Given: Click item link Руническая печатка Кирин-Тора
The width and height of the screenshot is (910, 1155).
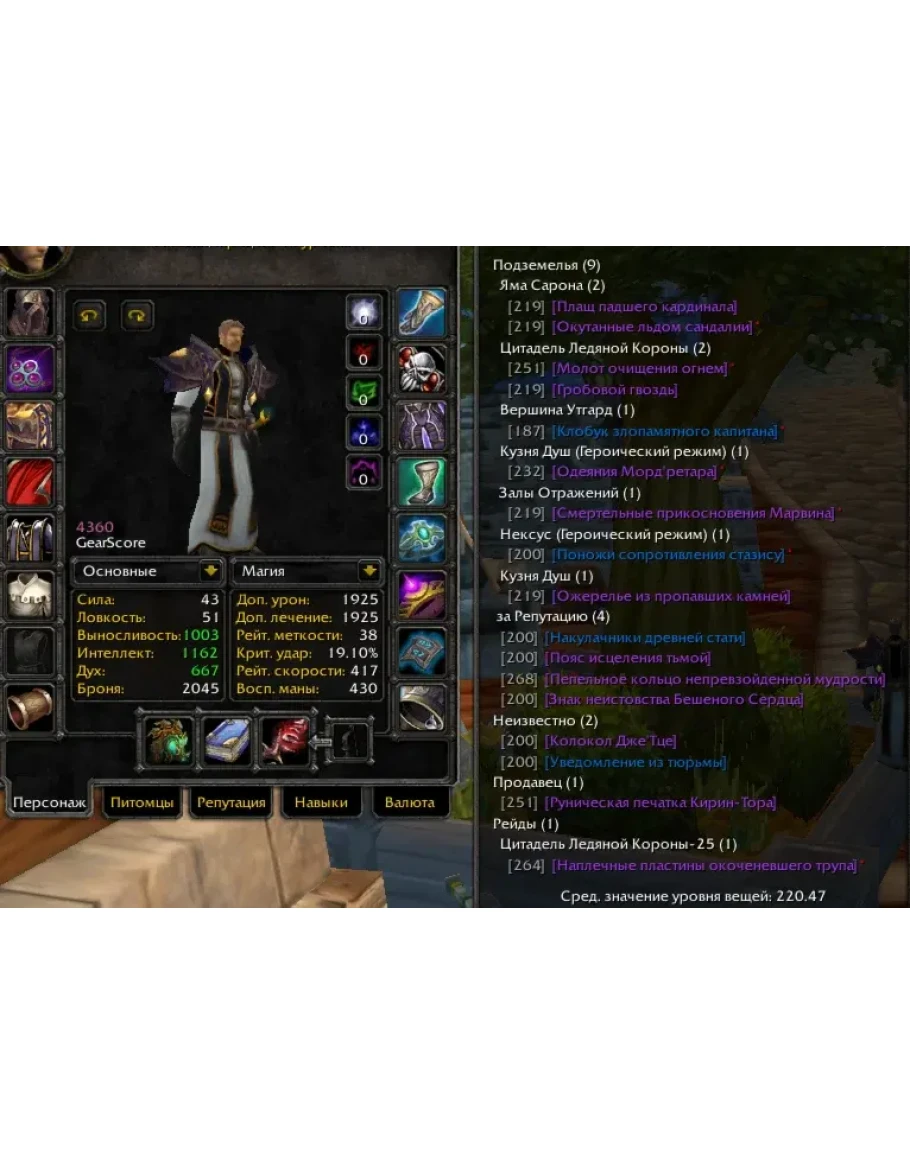Looking at the screenshot, I should 660,803.
